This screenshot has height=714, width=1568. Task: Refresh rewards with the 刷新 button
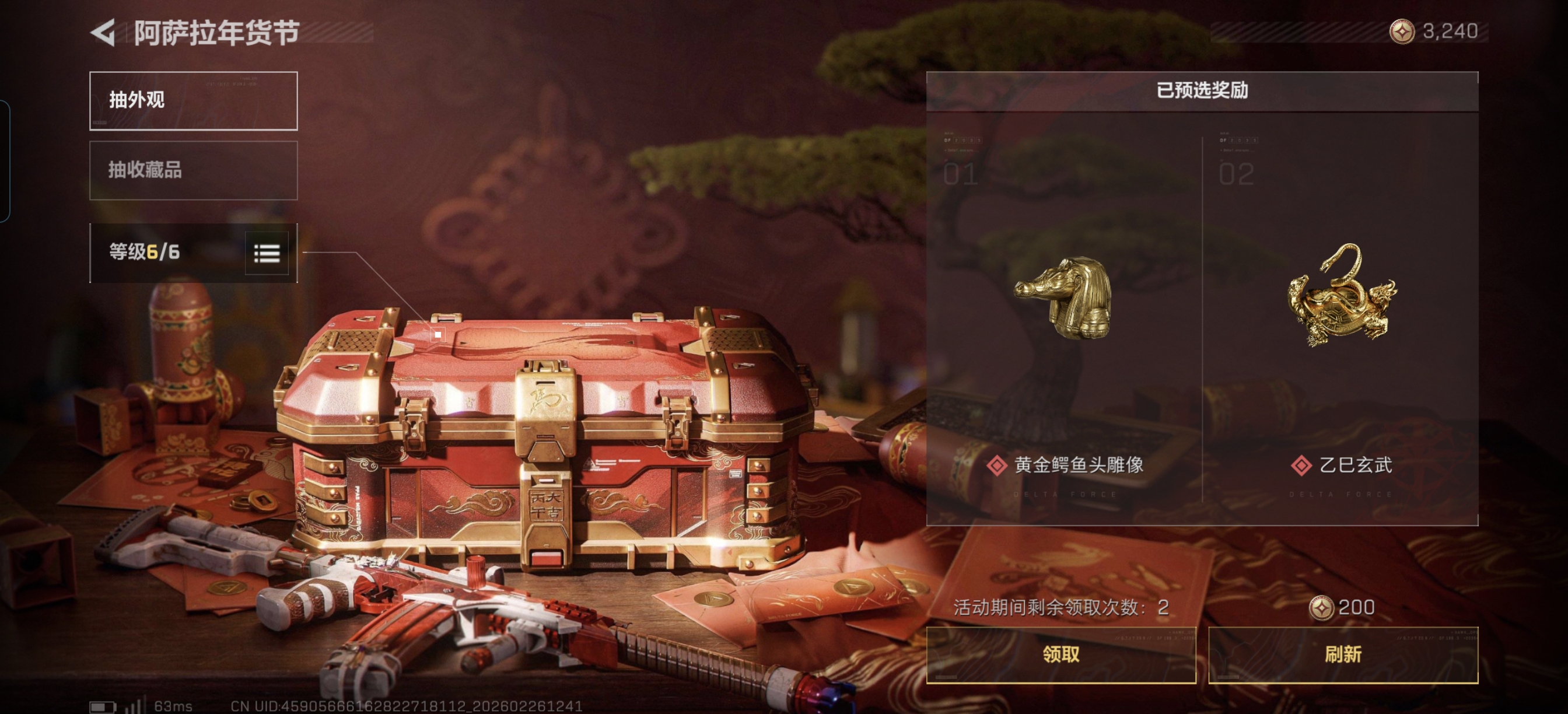[1343, 655]
